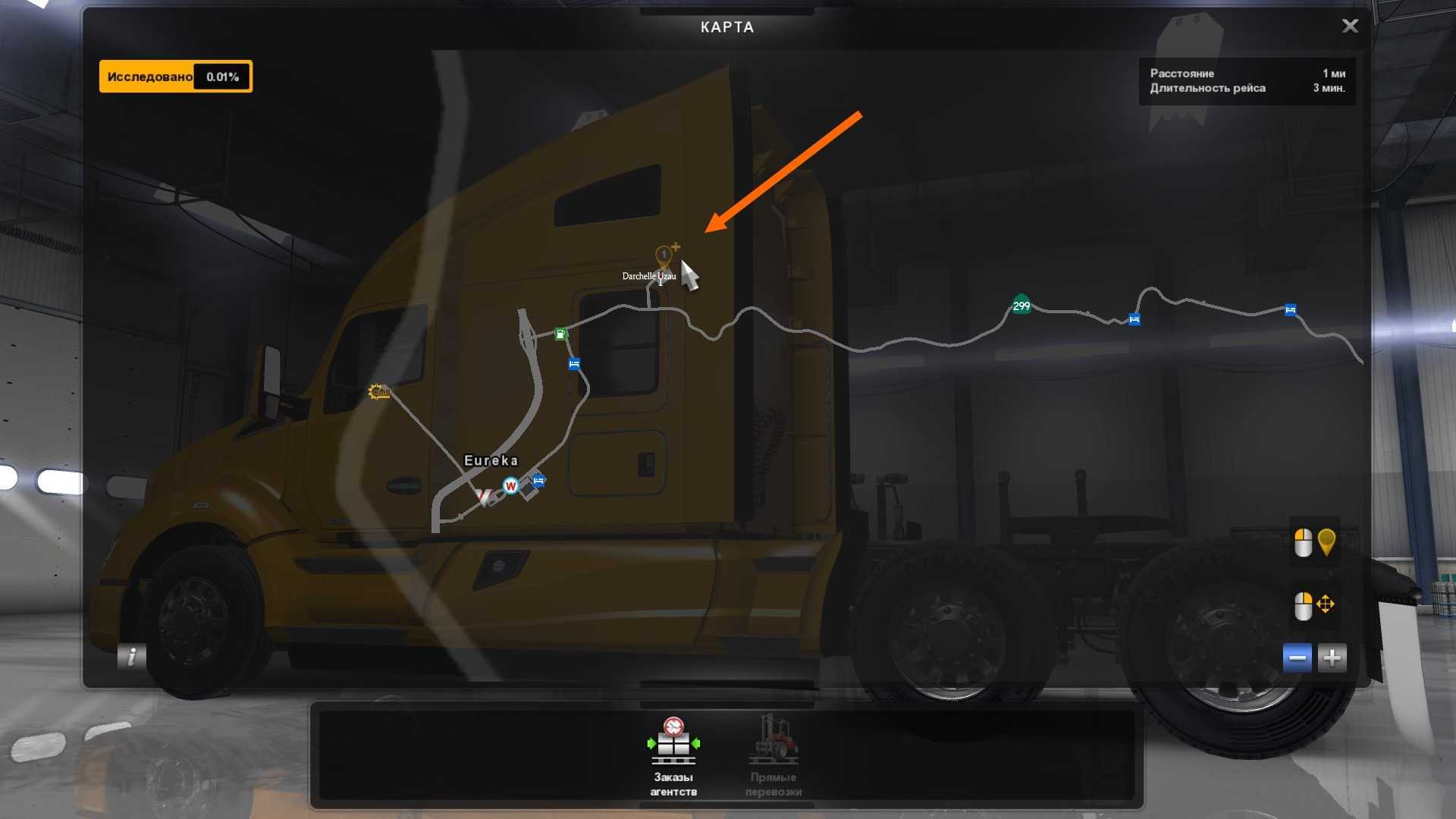Image resolution: width=1456 pixels, height=819 pixels.
Task: Close the map window
Action: tap(1350, 27)
